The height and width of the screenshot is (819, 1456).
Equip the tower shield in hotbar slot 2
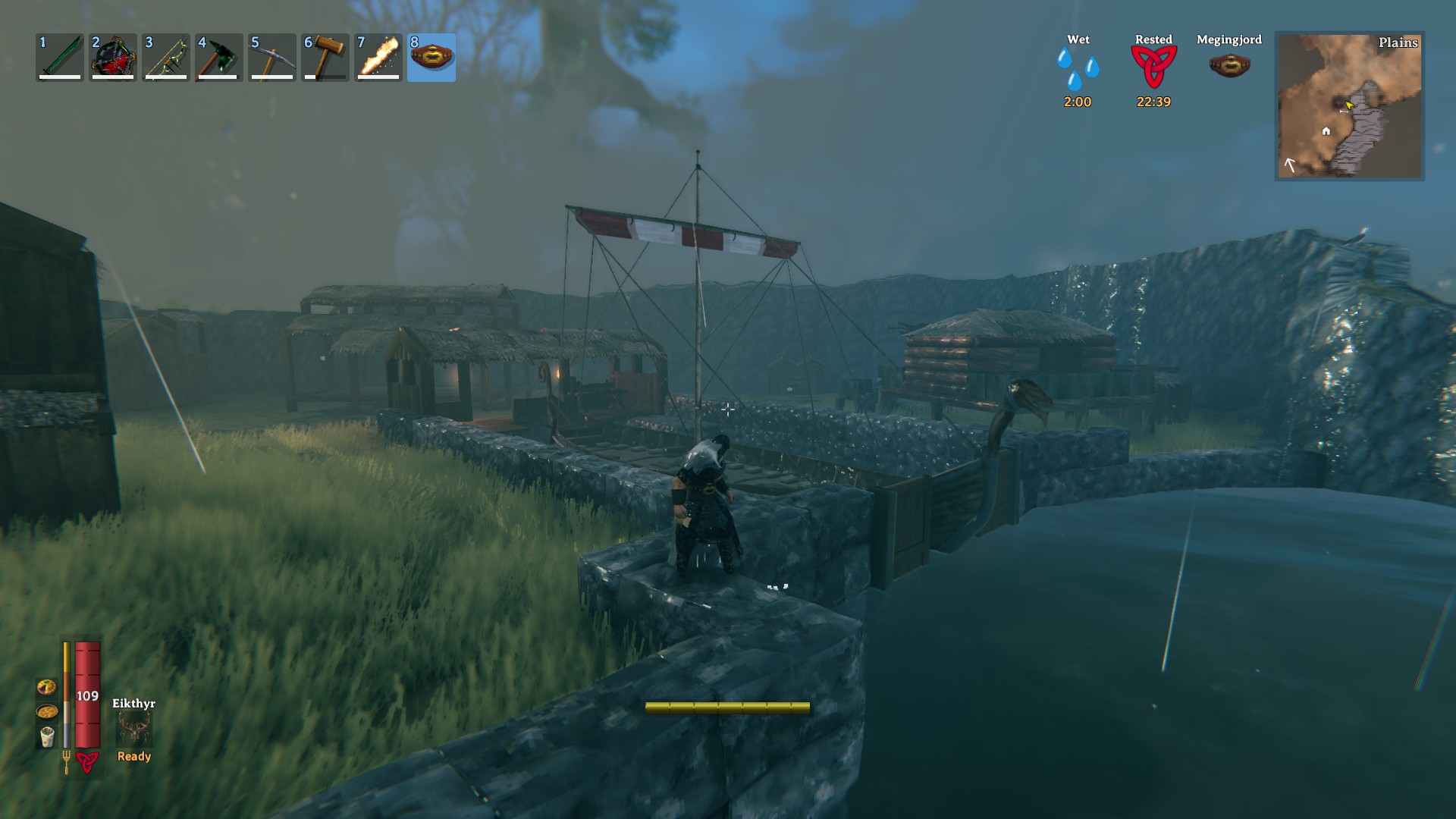click(111, 57)
